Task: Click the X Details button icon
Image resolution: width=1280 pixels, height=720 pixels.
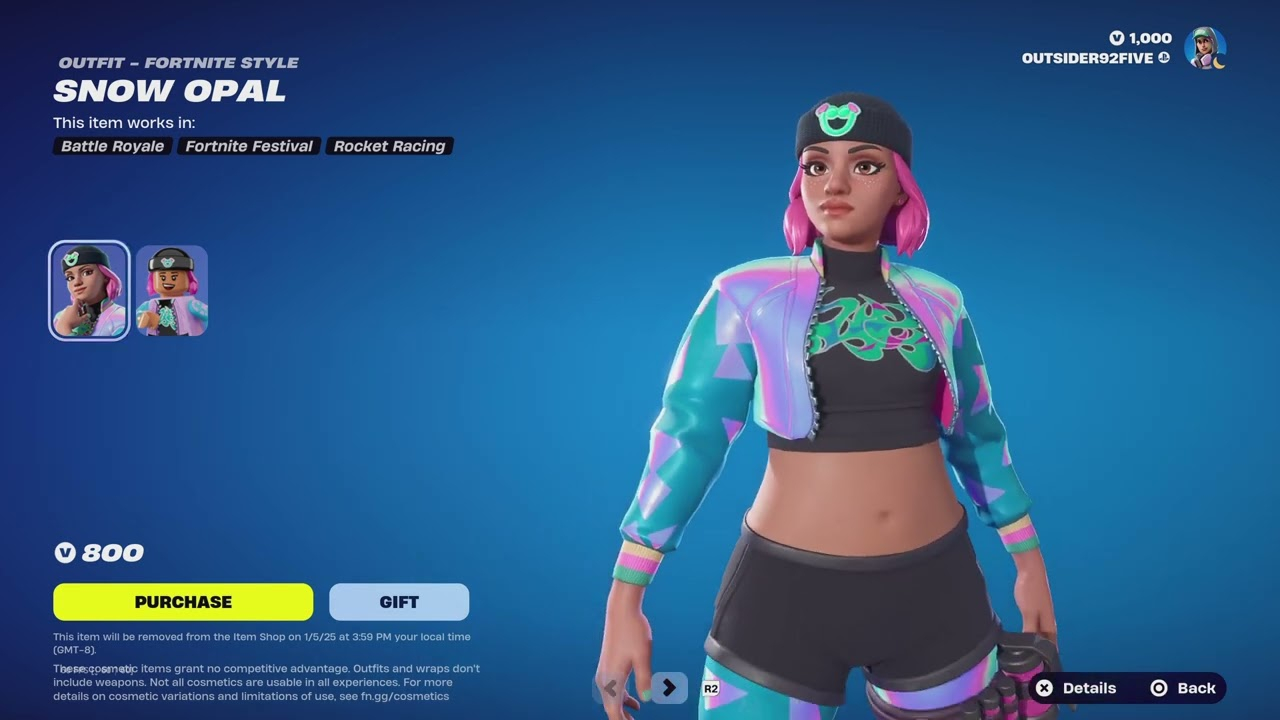Action: click(x=1044, y=688)
